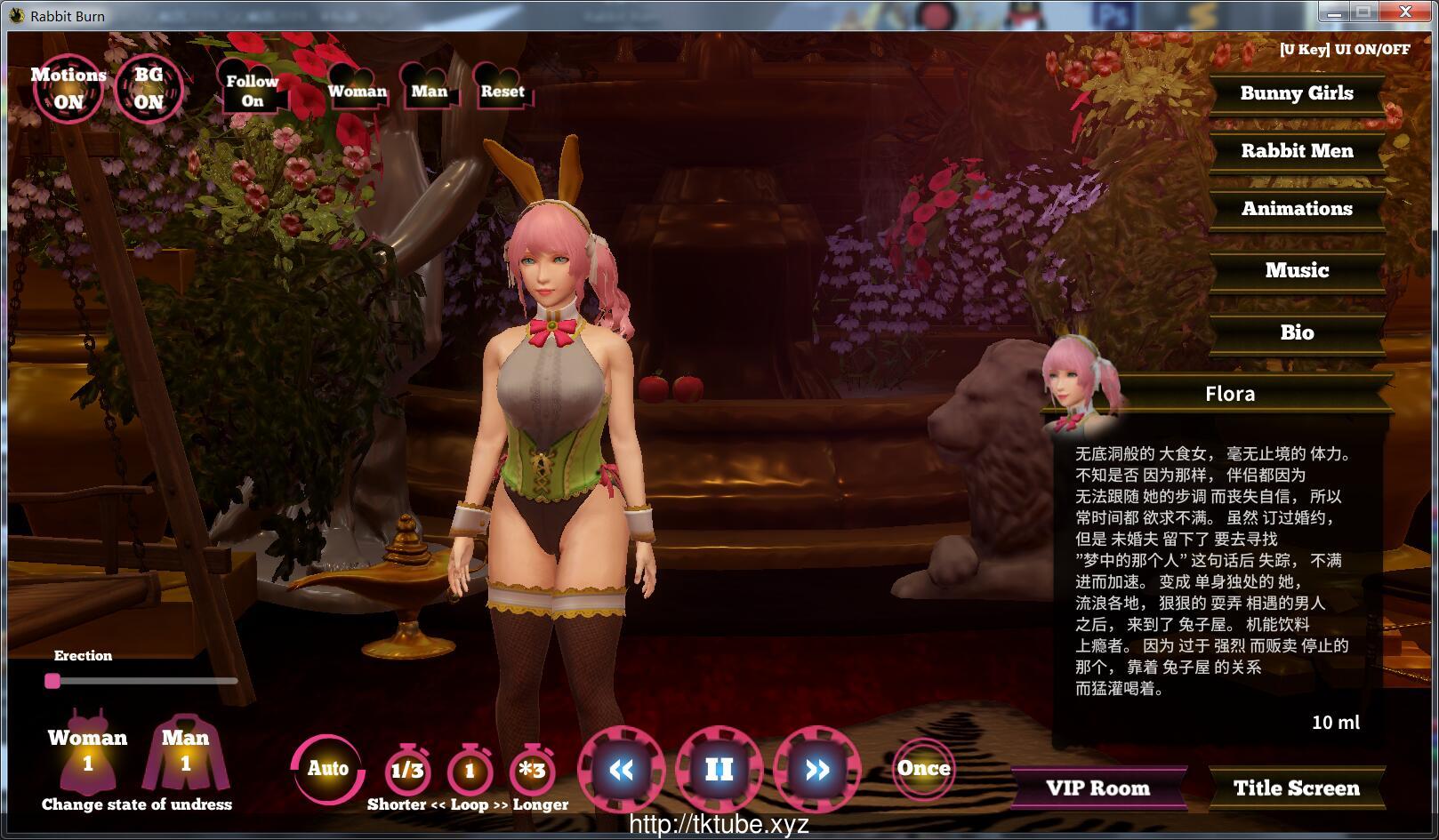Pause the animation playback
1439x840 pixels.
pos(719,770)
